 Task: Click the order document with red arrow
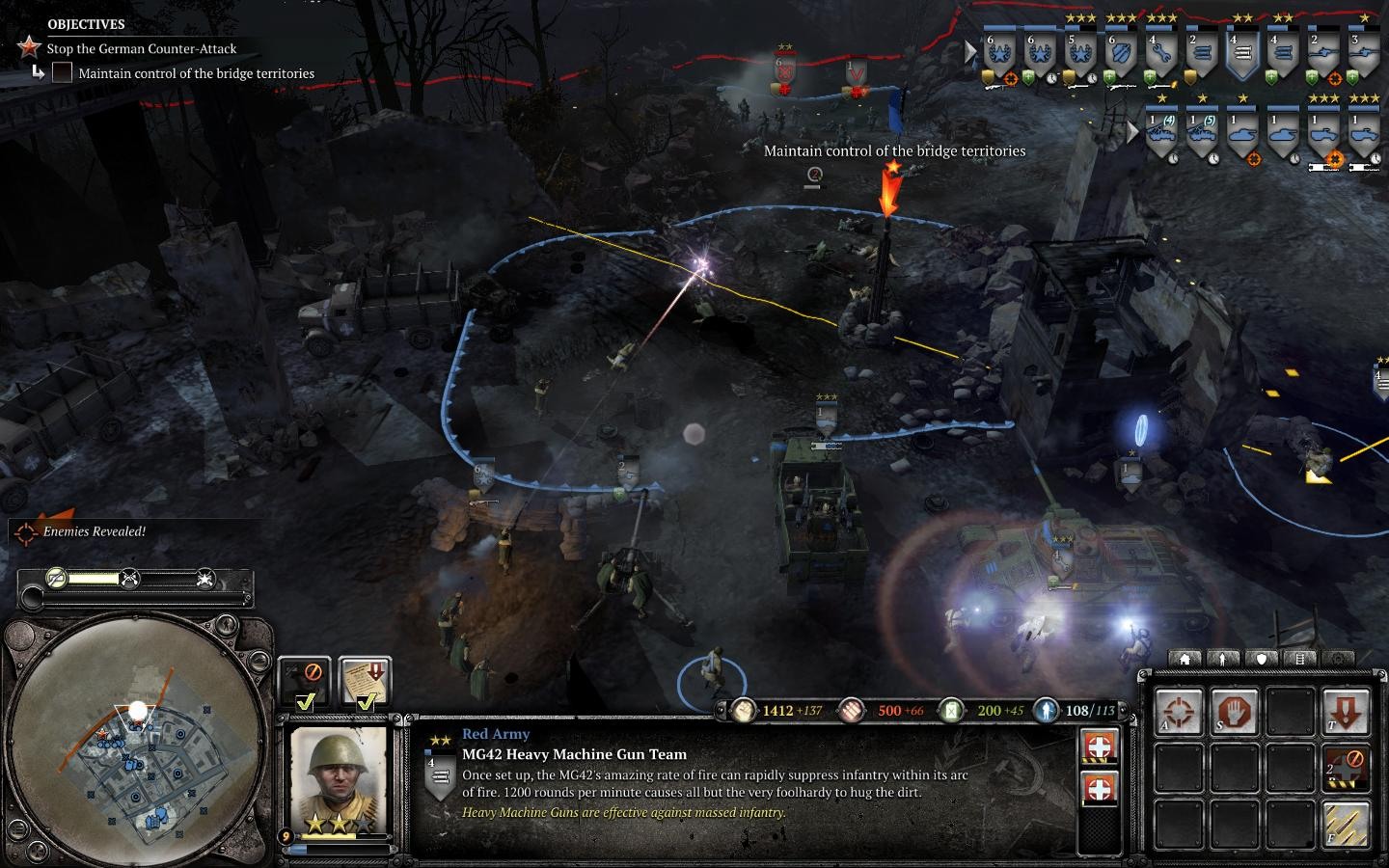click(x=366, y=681)
